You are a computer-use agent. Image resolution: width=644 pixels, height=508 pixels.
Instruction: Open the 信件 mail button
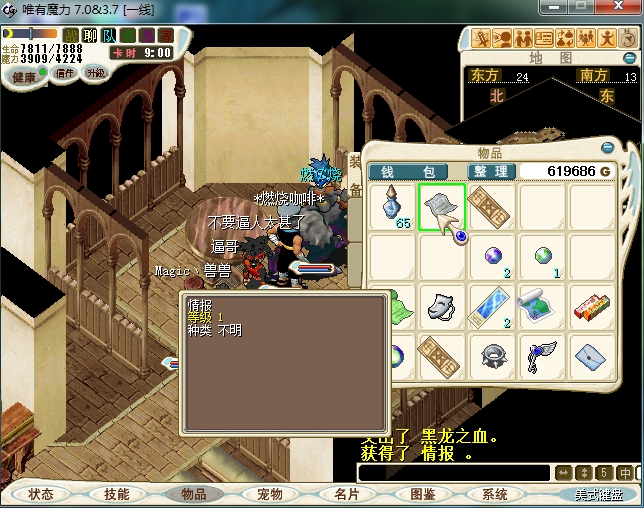(x=65, y=73)
